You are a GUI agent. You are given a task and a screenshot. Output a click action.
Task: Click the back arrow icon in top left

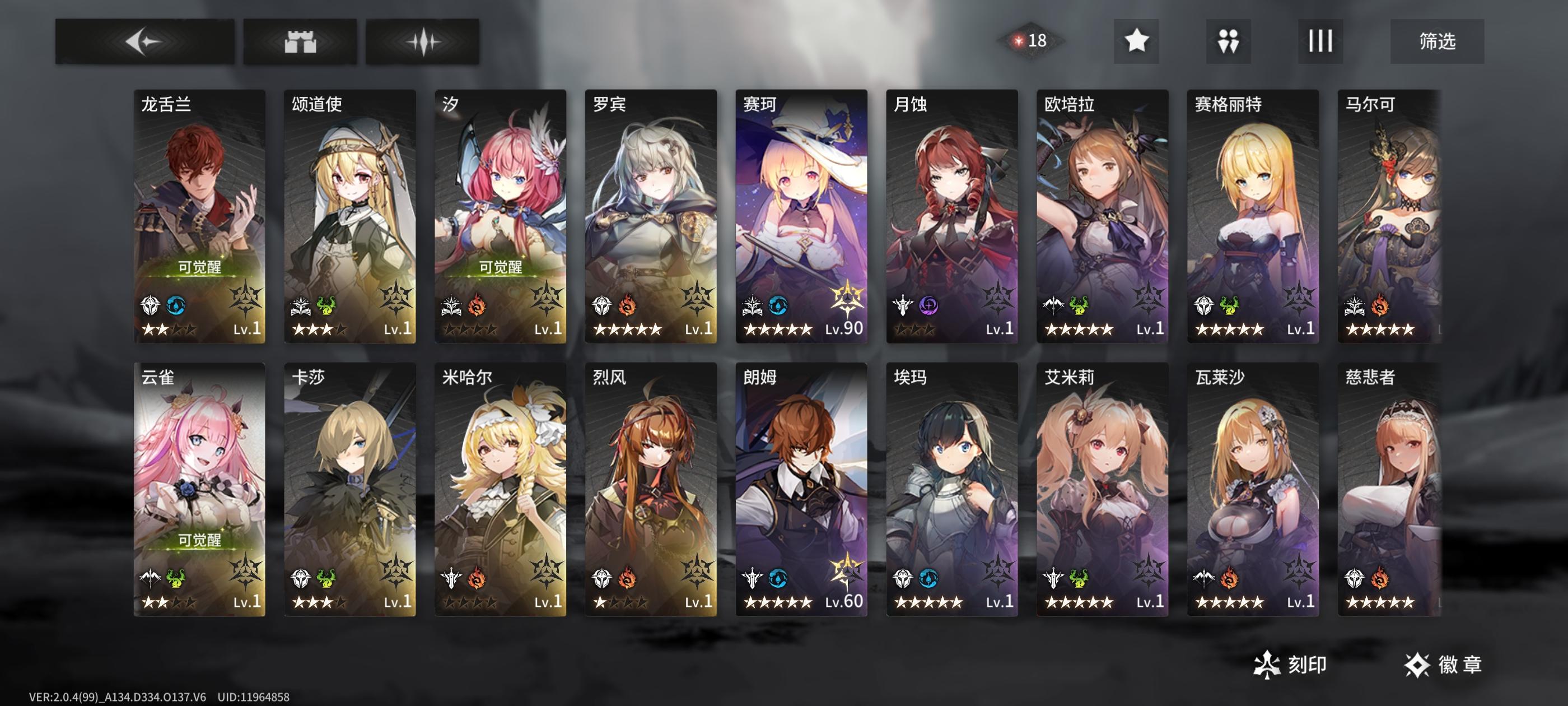pos(145,41)
